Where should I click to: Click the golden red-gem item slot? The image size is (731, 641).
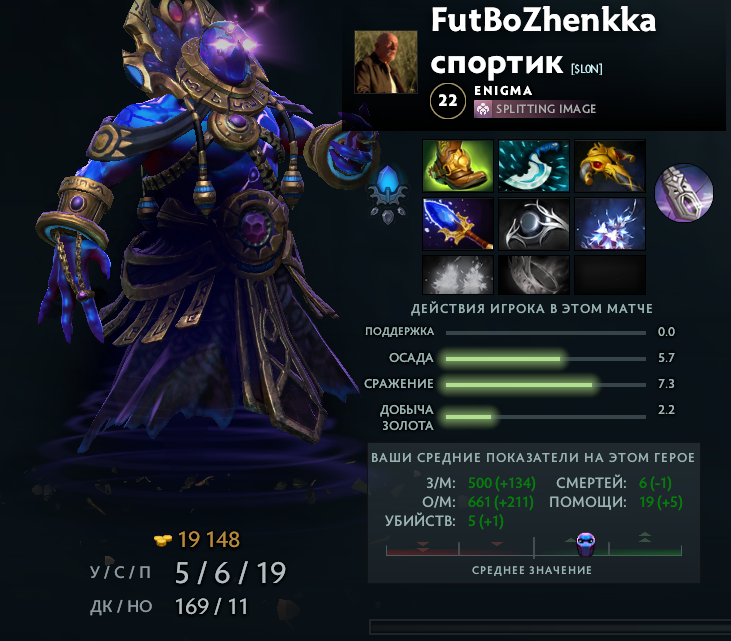point(610,165)
